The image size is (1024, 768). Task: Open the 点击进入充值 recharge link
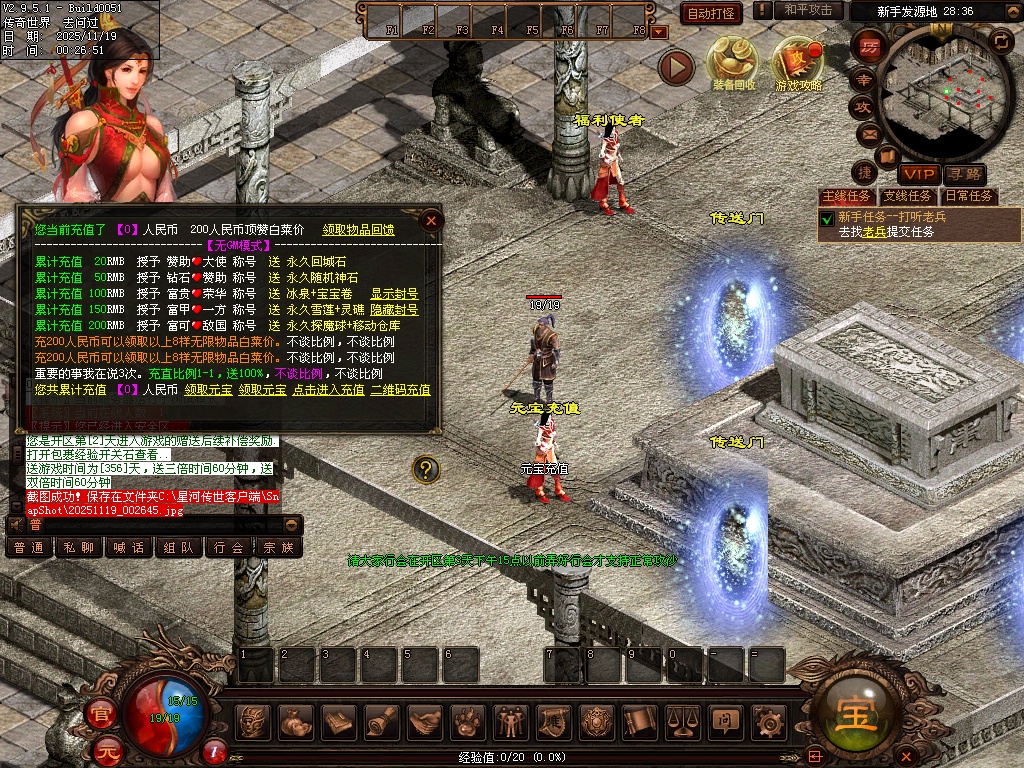[328, 390]
